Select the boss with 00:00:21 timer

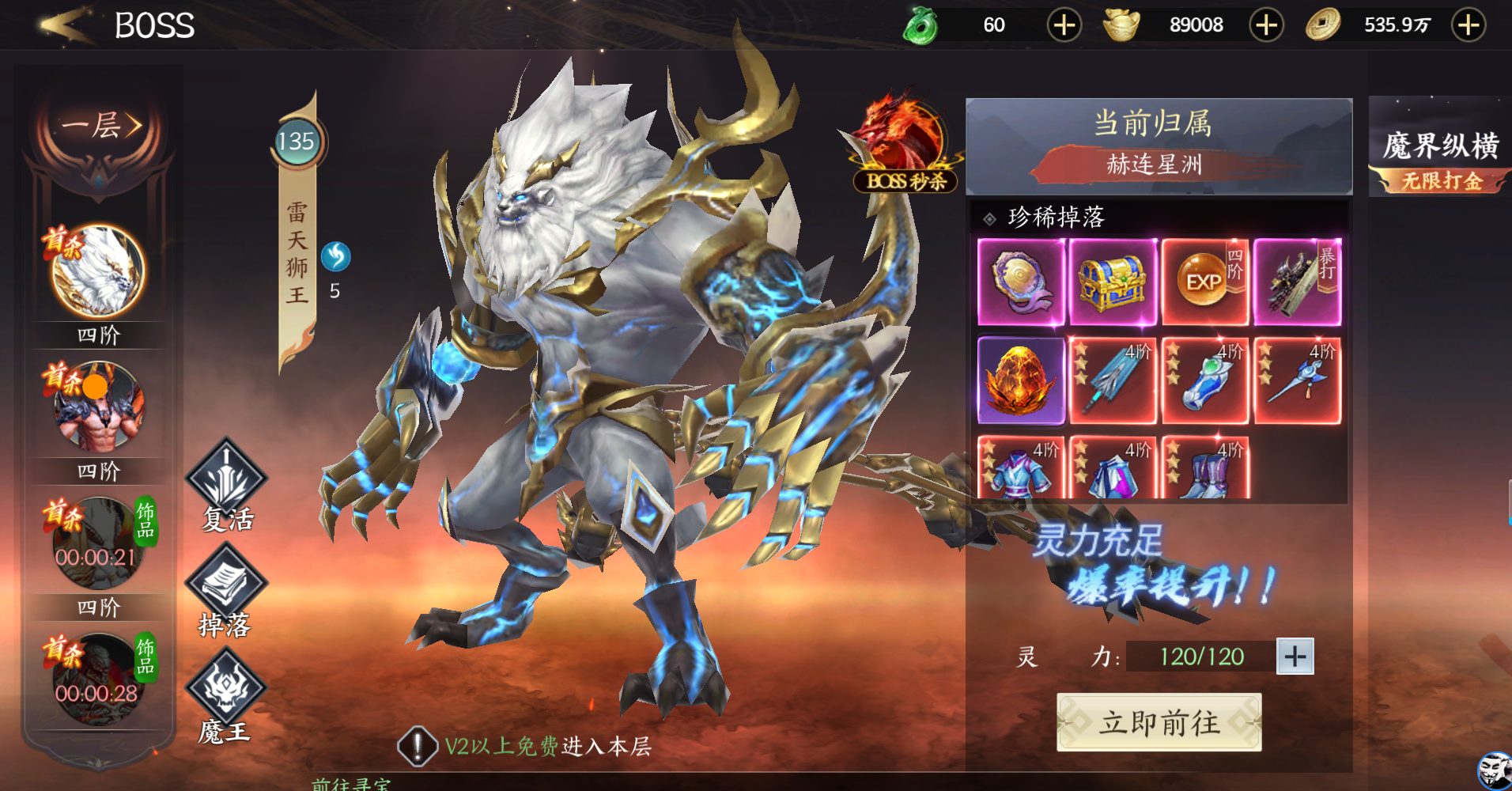[98, 544]
